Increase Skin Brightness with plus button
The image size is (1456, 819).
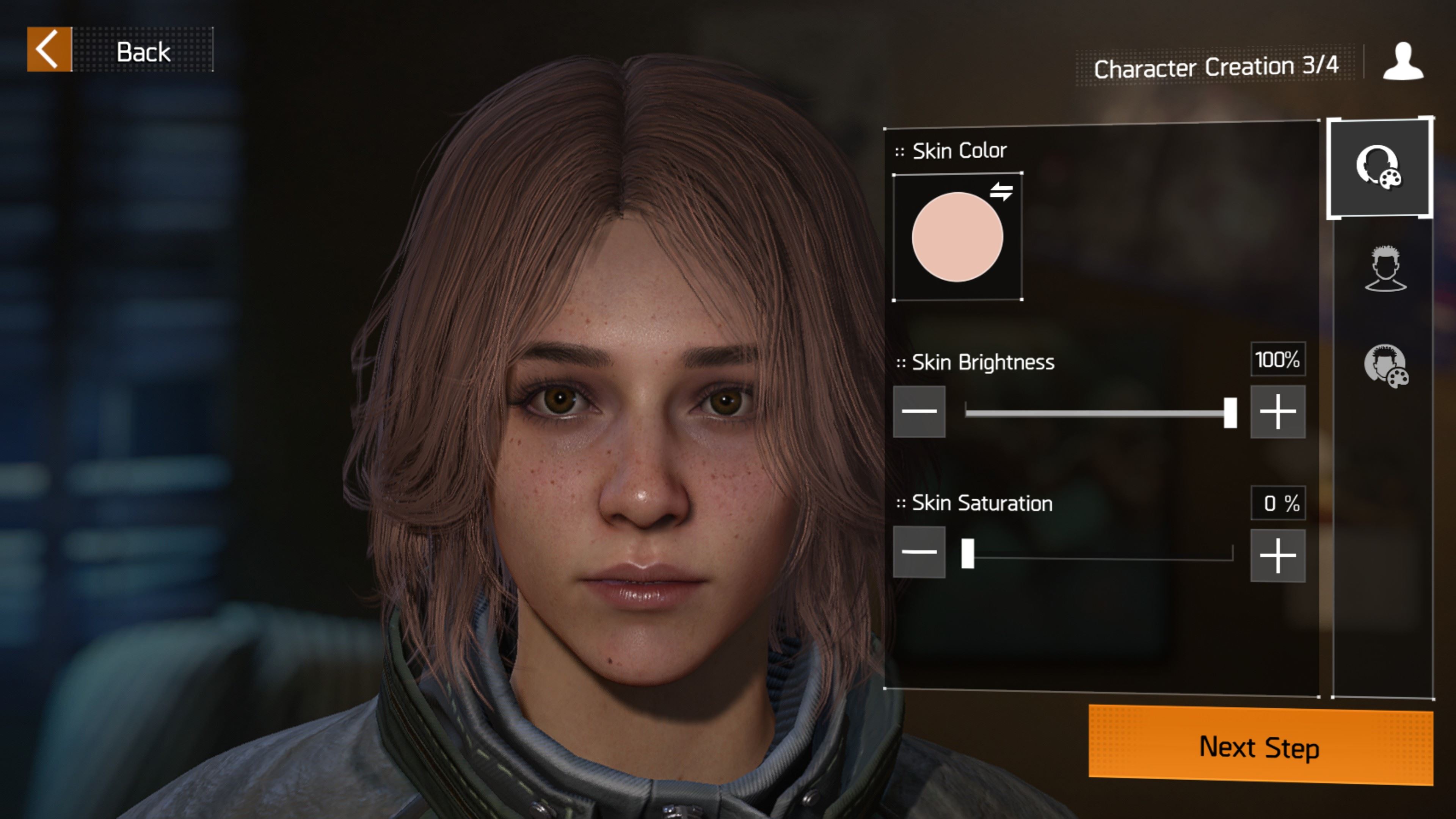(x=1277, y=411)
